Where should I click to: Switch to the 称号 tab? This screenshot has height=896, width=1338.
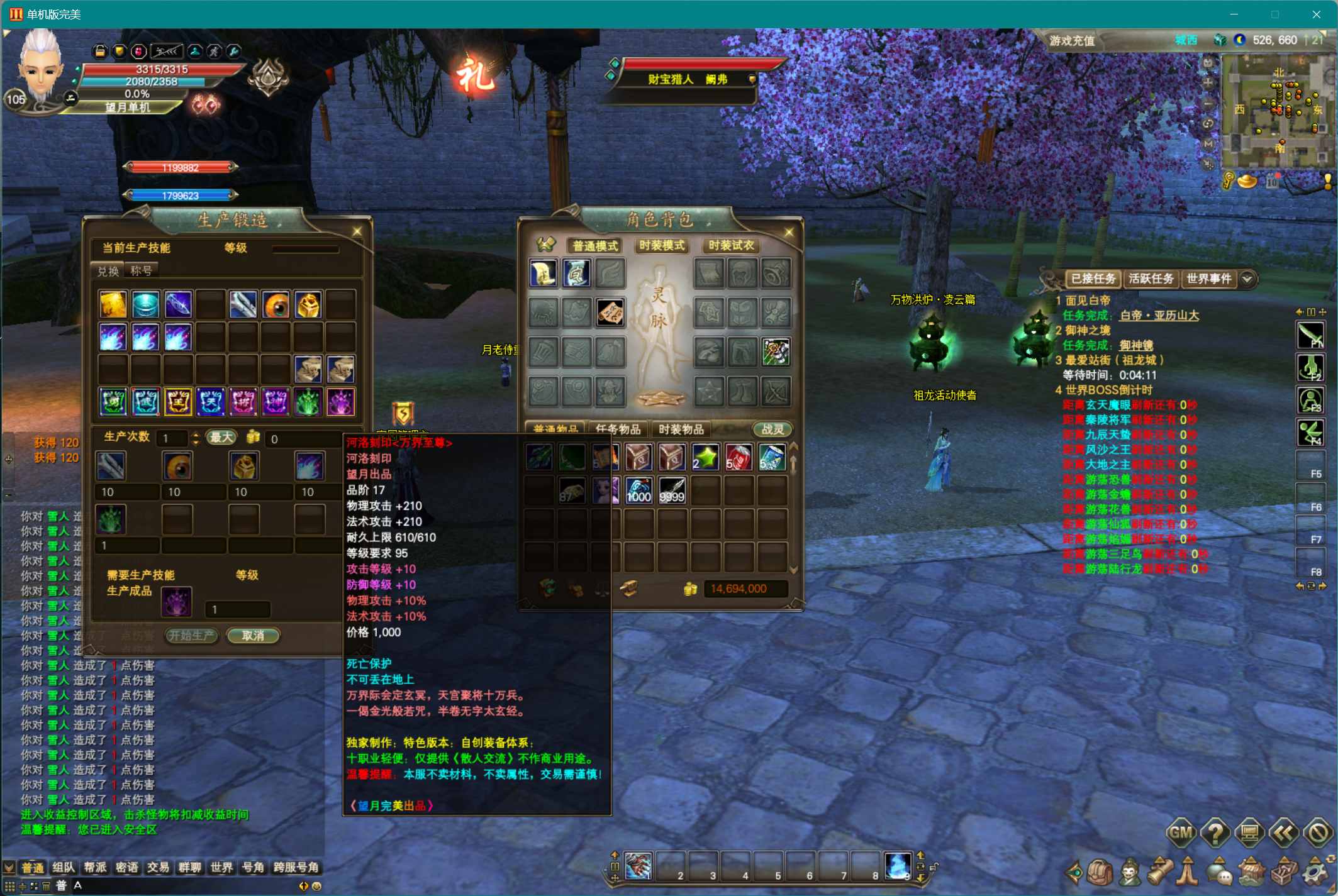[141, 271]
